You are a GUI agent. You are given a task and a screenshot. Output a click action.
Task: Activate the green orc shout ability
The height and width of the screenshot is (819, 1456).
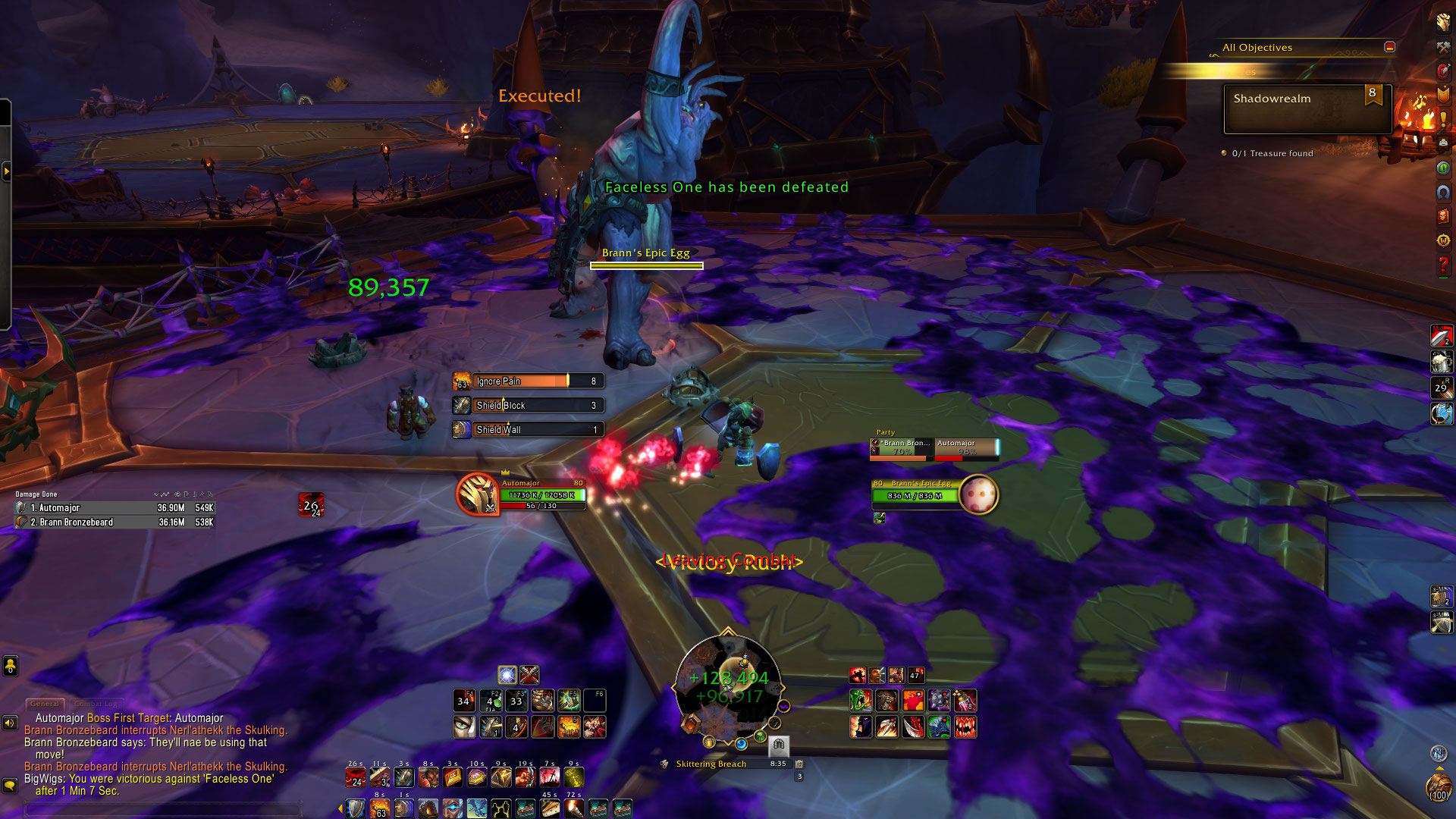(x=860, y=701)
